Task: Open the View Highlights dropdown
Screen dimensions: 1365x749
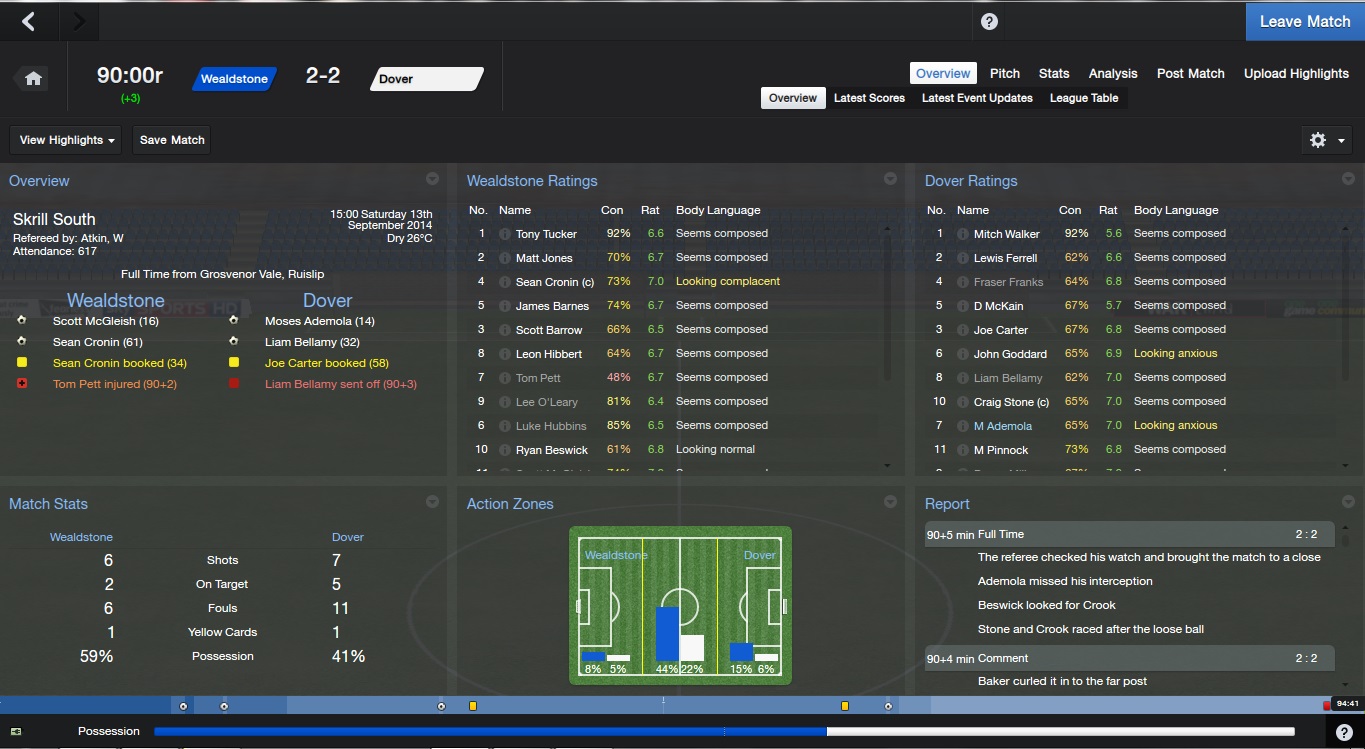Action: (x=67, y=140)
